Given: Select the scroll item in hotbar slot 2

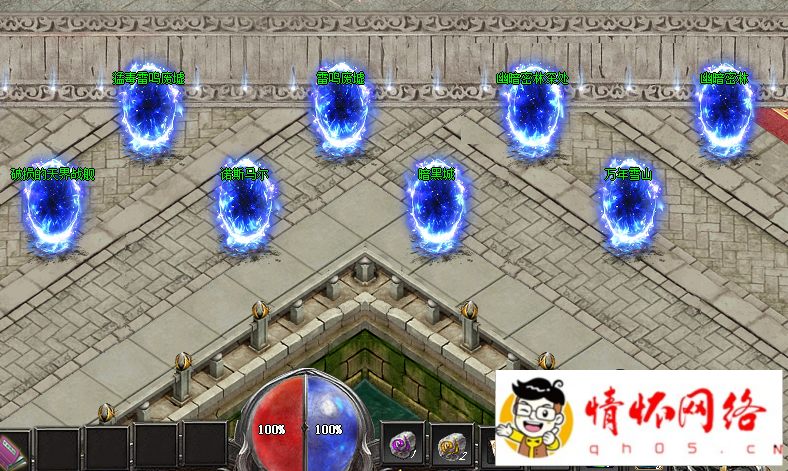Looking at the screenshot, I should 453,444.
